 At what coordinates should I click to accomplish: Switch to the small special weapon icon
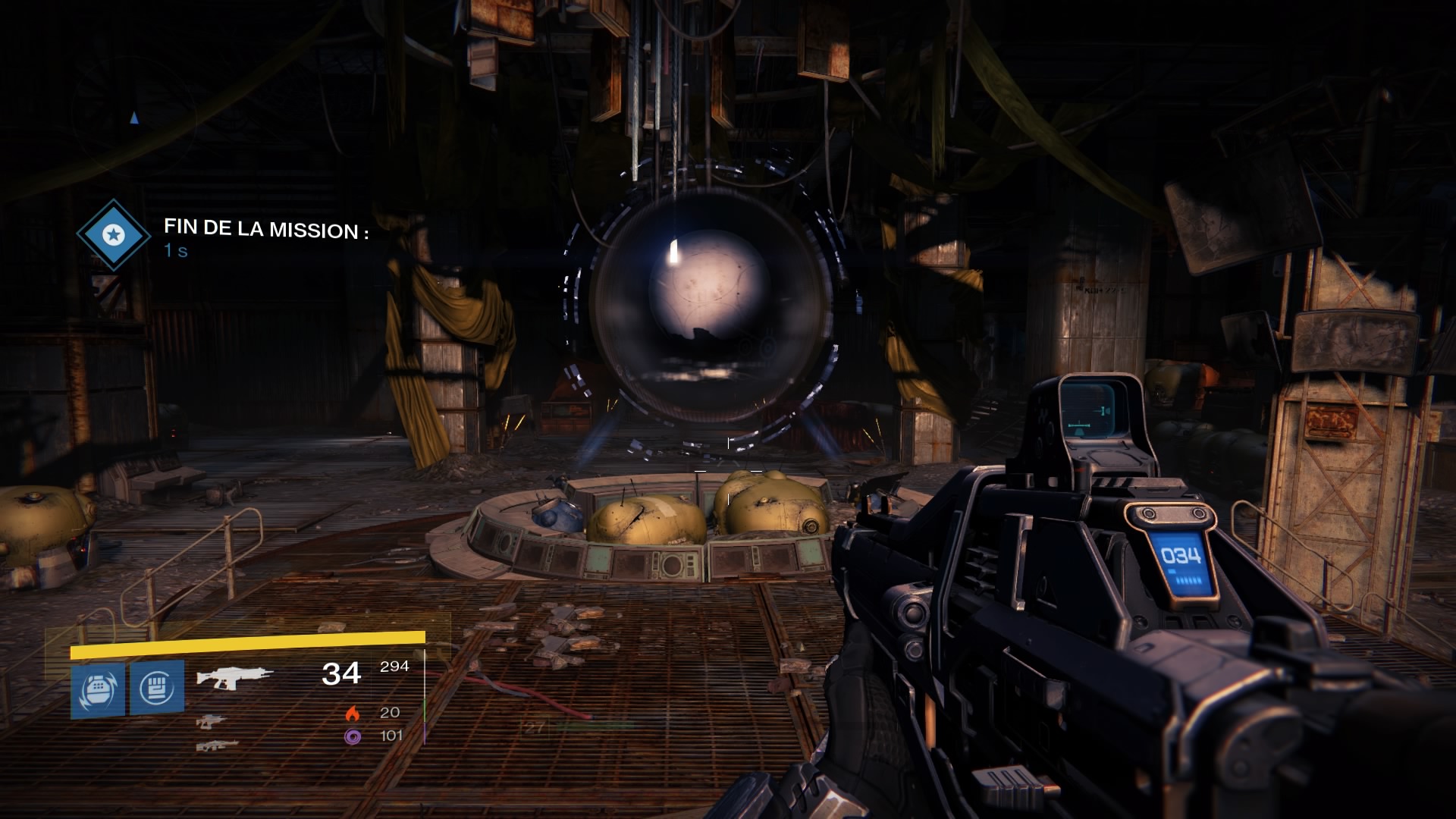click(x=211, y=721)
